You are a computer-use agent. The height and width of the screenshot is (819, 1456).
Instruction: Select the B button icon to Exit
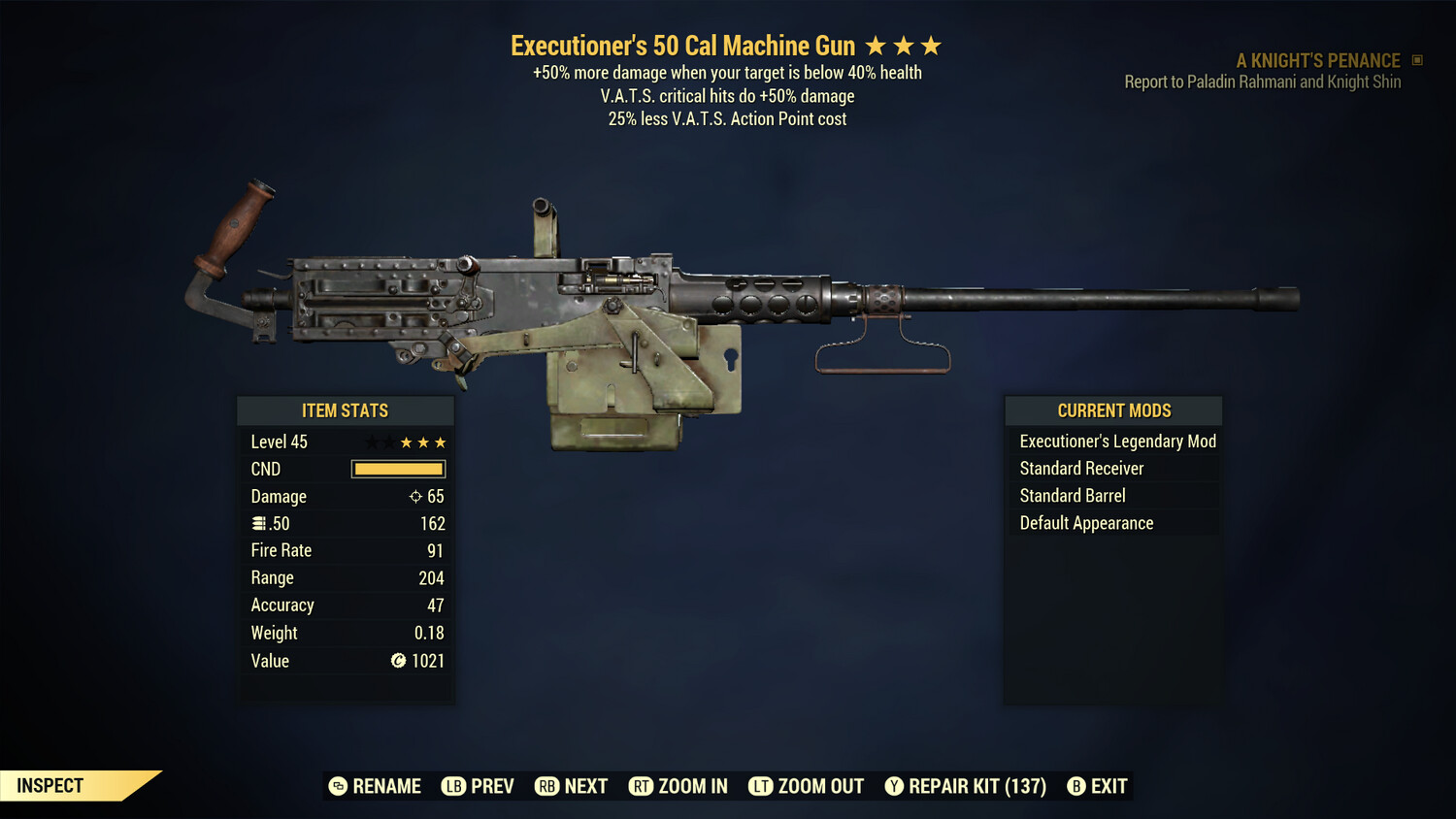(1077, 786)
